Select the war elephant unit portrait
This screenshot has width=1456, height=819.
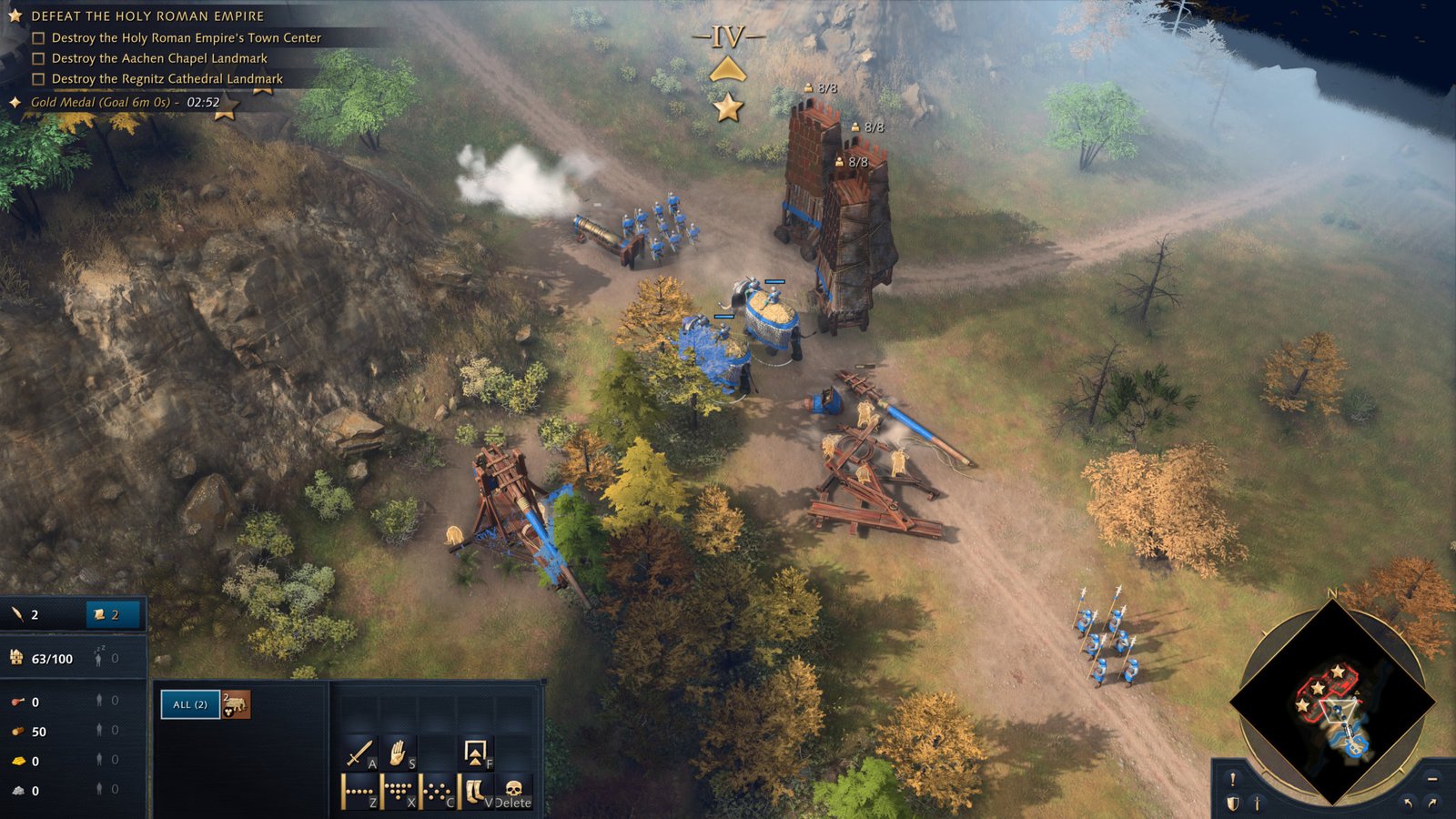tap(236, 704)
